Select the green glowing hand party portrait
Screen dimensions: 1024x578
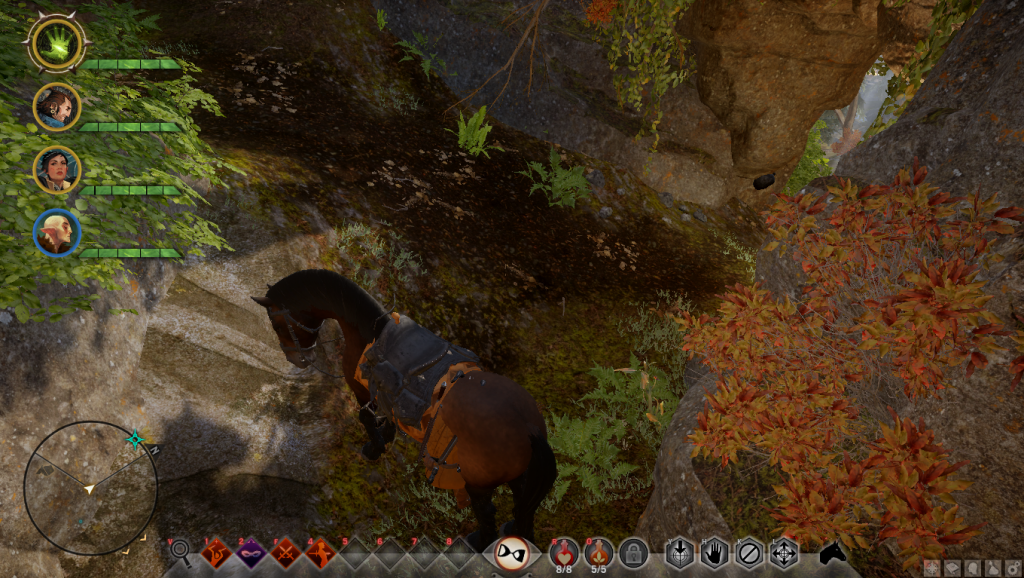tap(57, 43)
